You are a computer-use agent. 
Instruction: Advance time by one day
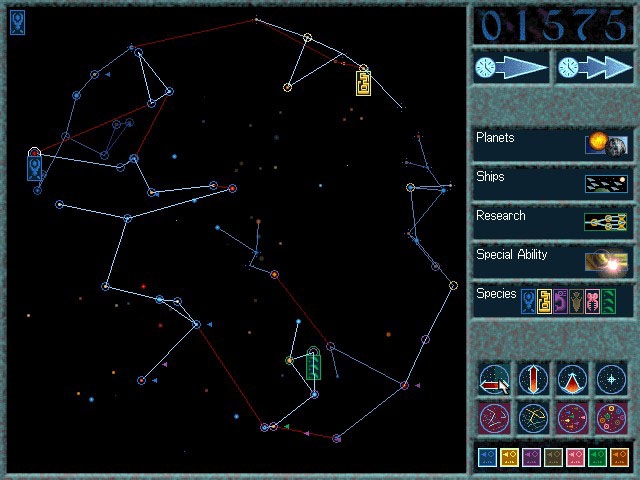[x=511, y=68]
